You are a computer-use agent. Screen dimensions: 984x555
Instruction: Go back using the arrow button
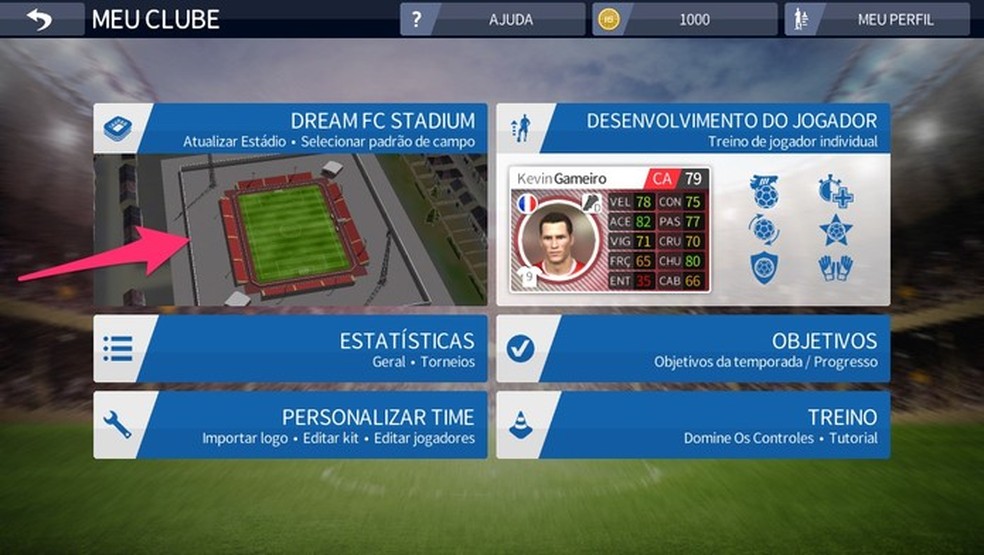tap(41, 19)
